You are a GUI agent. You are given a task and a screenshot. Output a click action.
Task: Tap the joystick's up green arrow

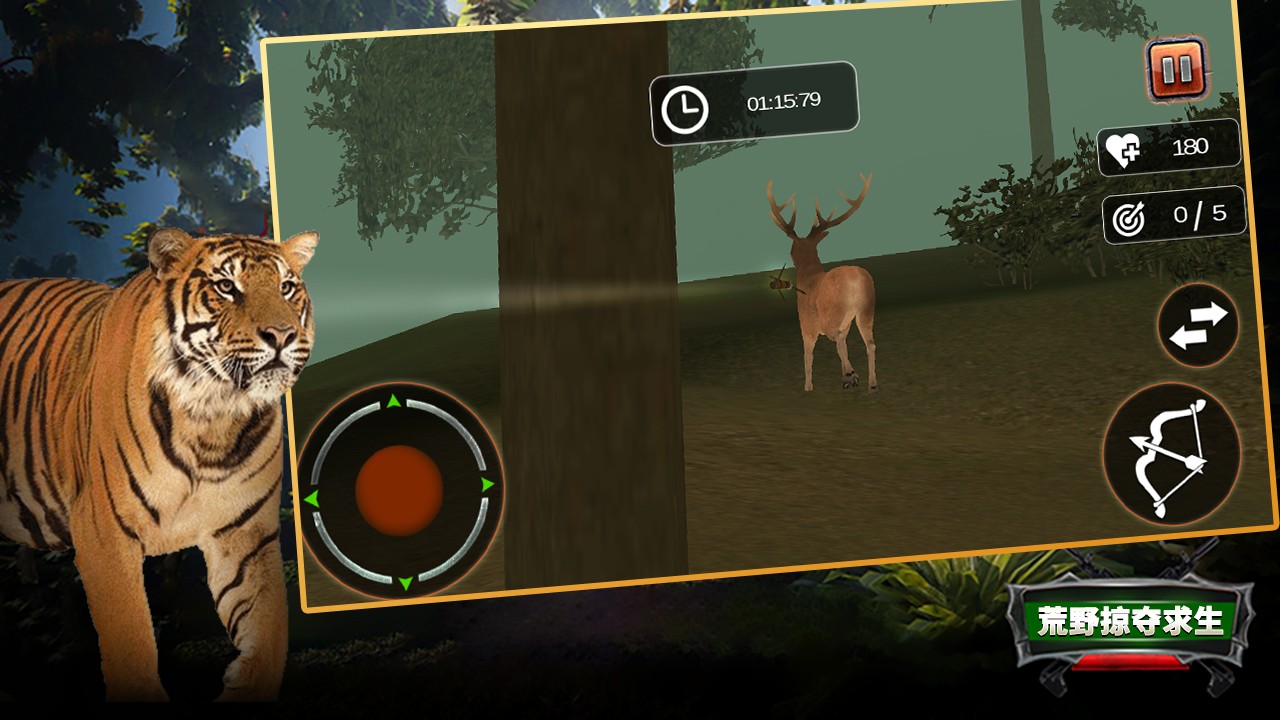click(x=394, y=402)
